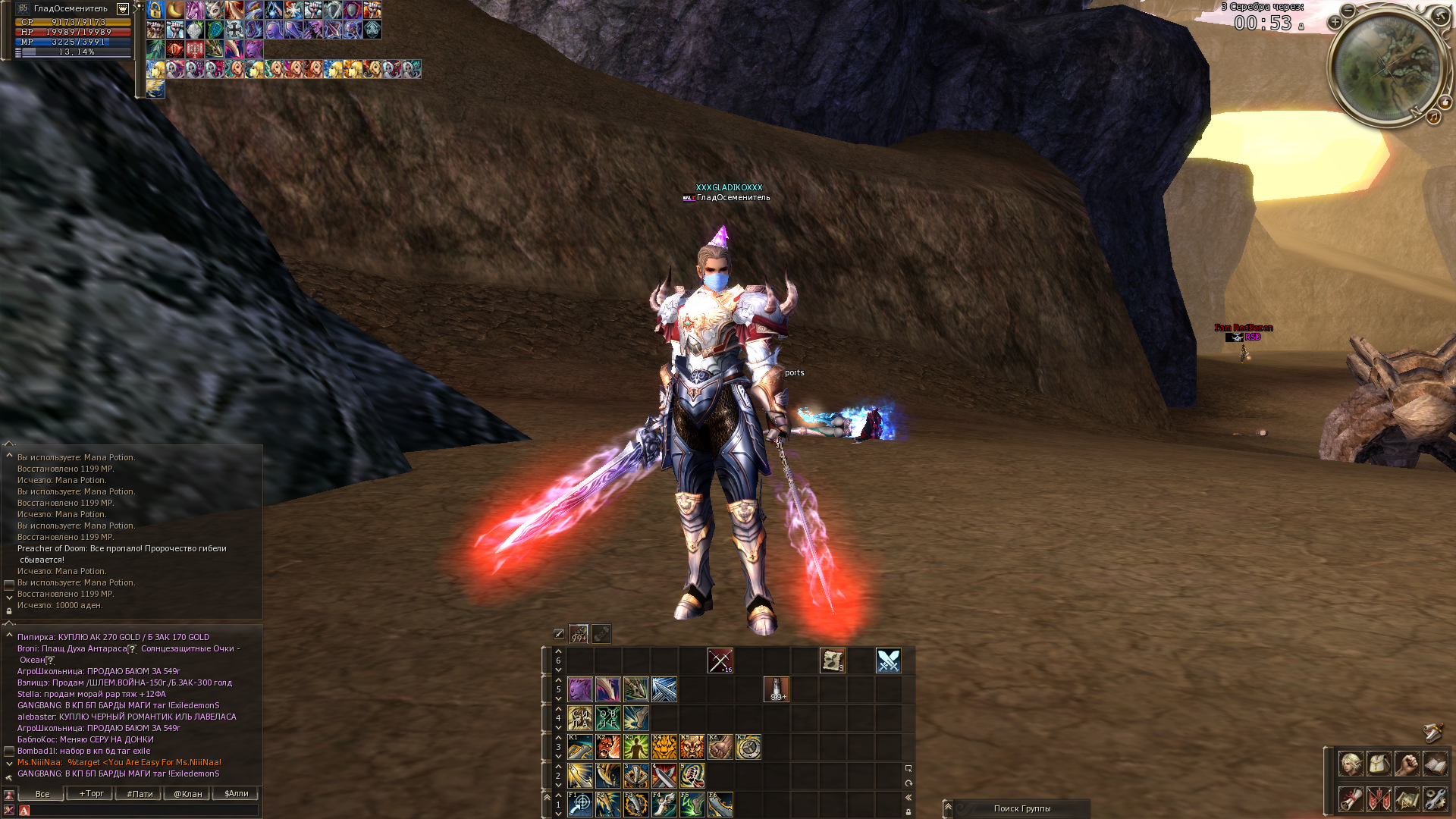Switch chat to the +Торг tab
This screenshot has width=1456, height=819.
tap(91, 794)
